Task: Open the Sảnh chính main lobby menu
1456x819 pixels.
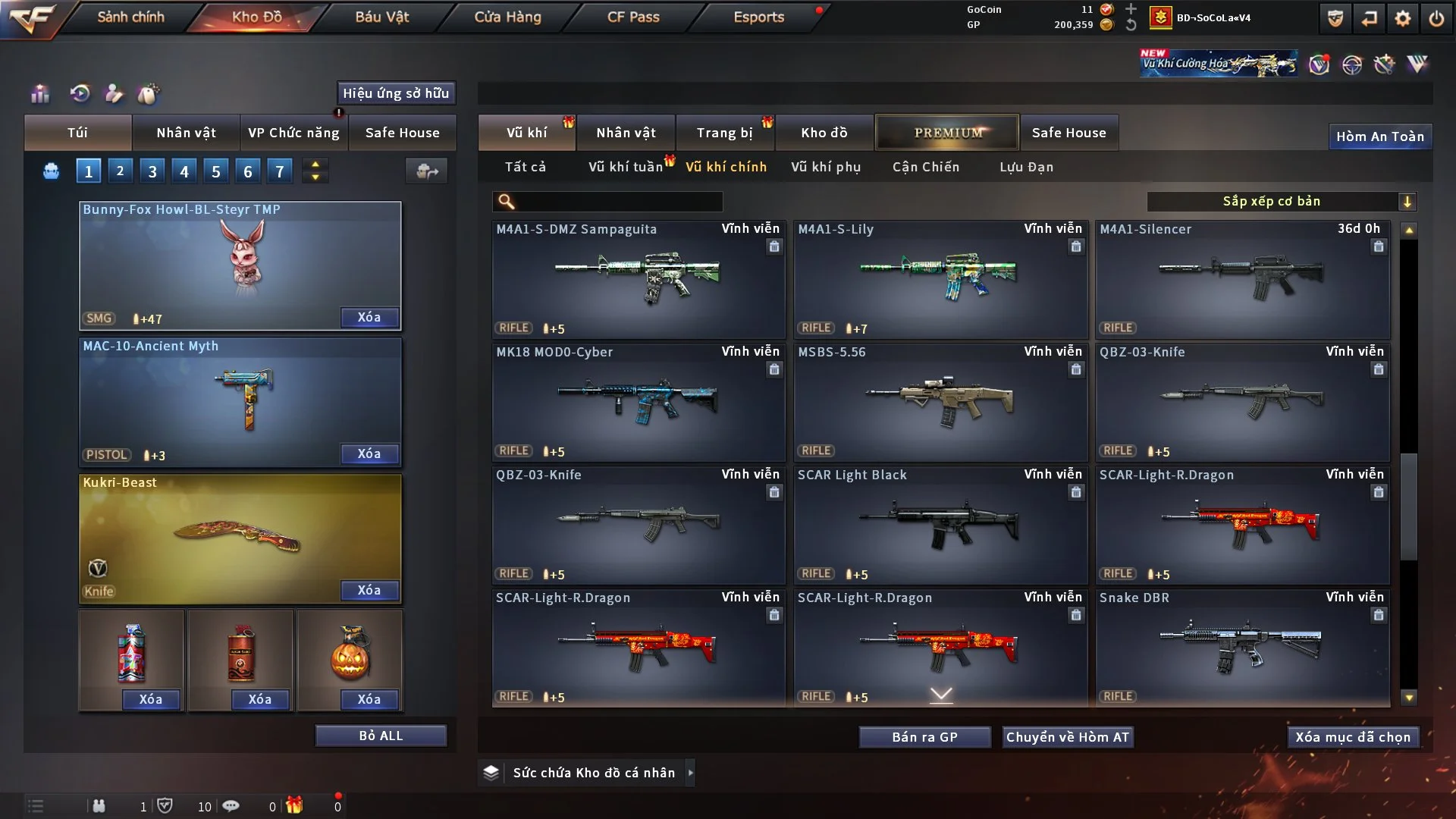Action: point(130,17)
